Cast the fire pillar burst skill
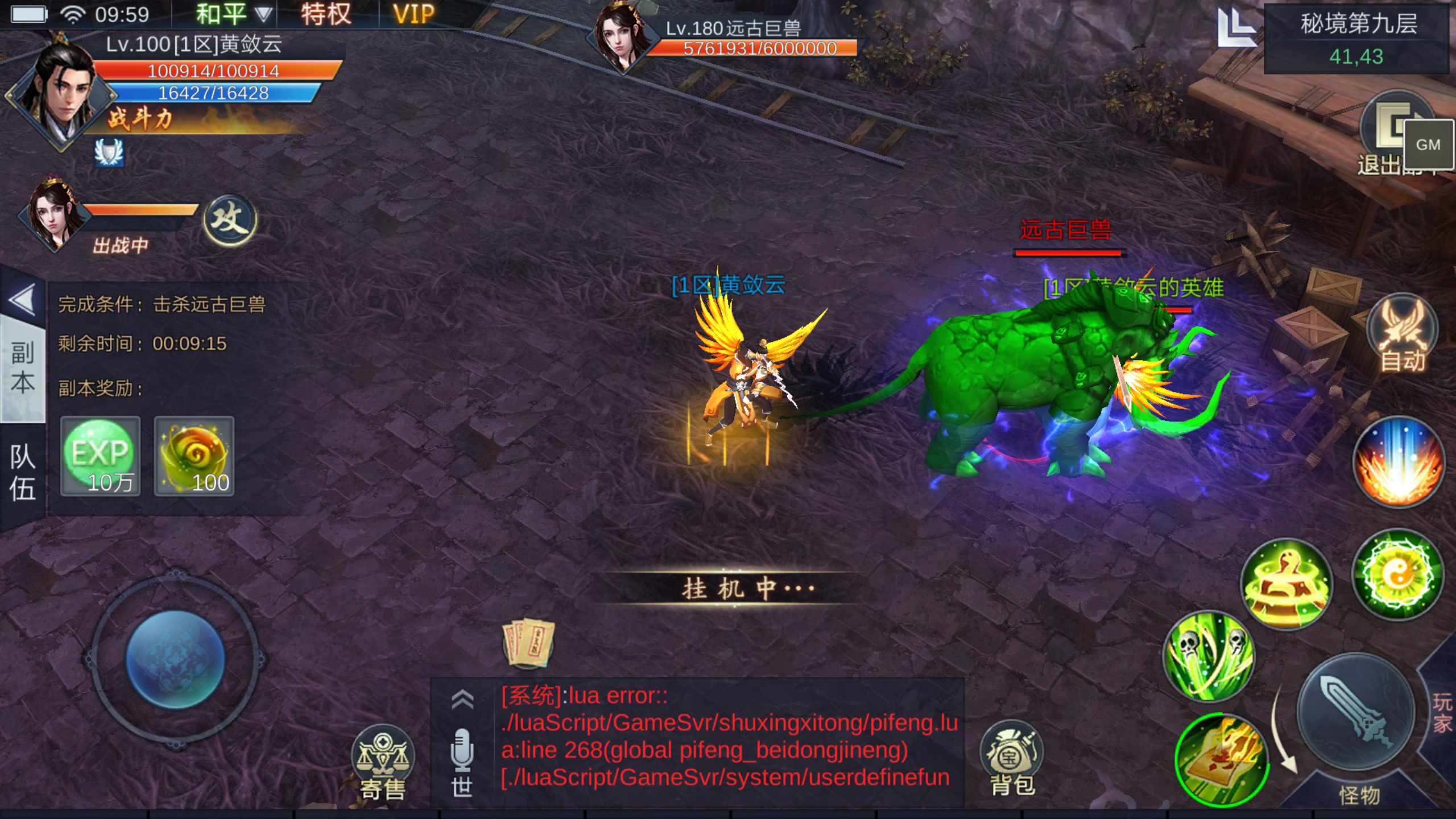The image size is (1456, 819). click(1398, 462)
